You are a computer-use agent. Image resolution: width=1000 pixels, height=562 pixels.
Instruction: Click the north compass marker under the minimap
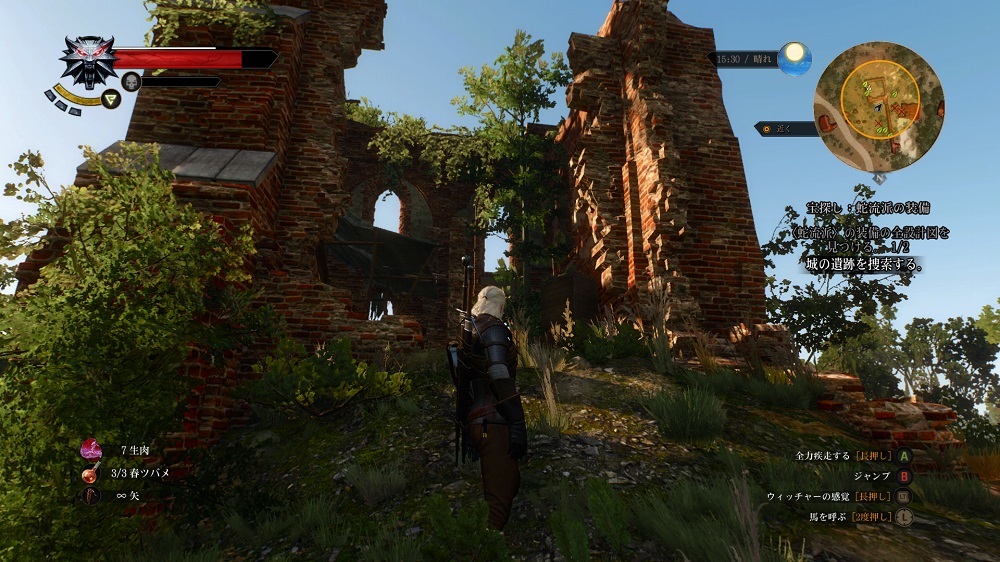coord(878,177)
